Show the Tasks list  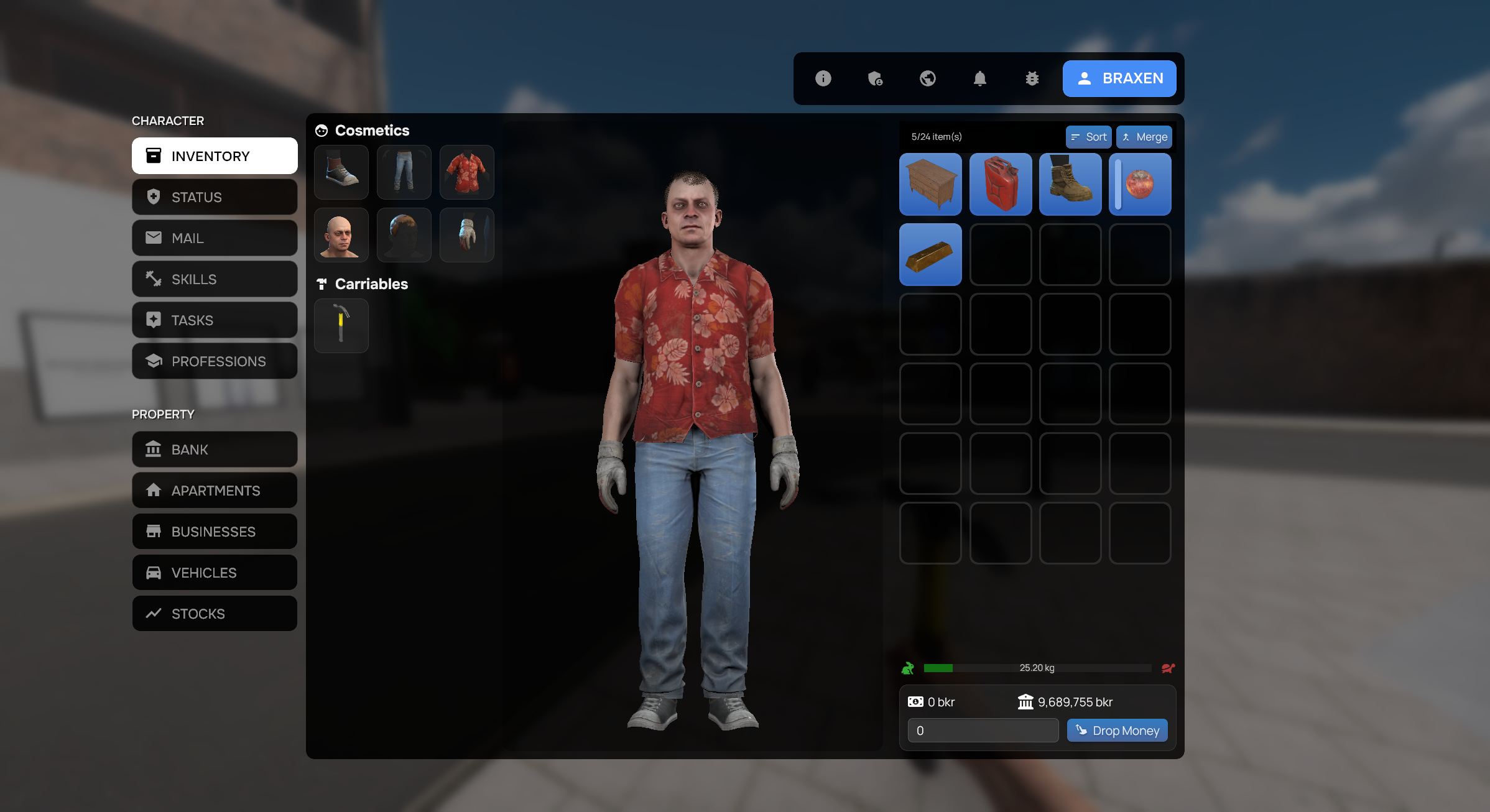tap(215, 320)
